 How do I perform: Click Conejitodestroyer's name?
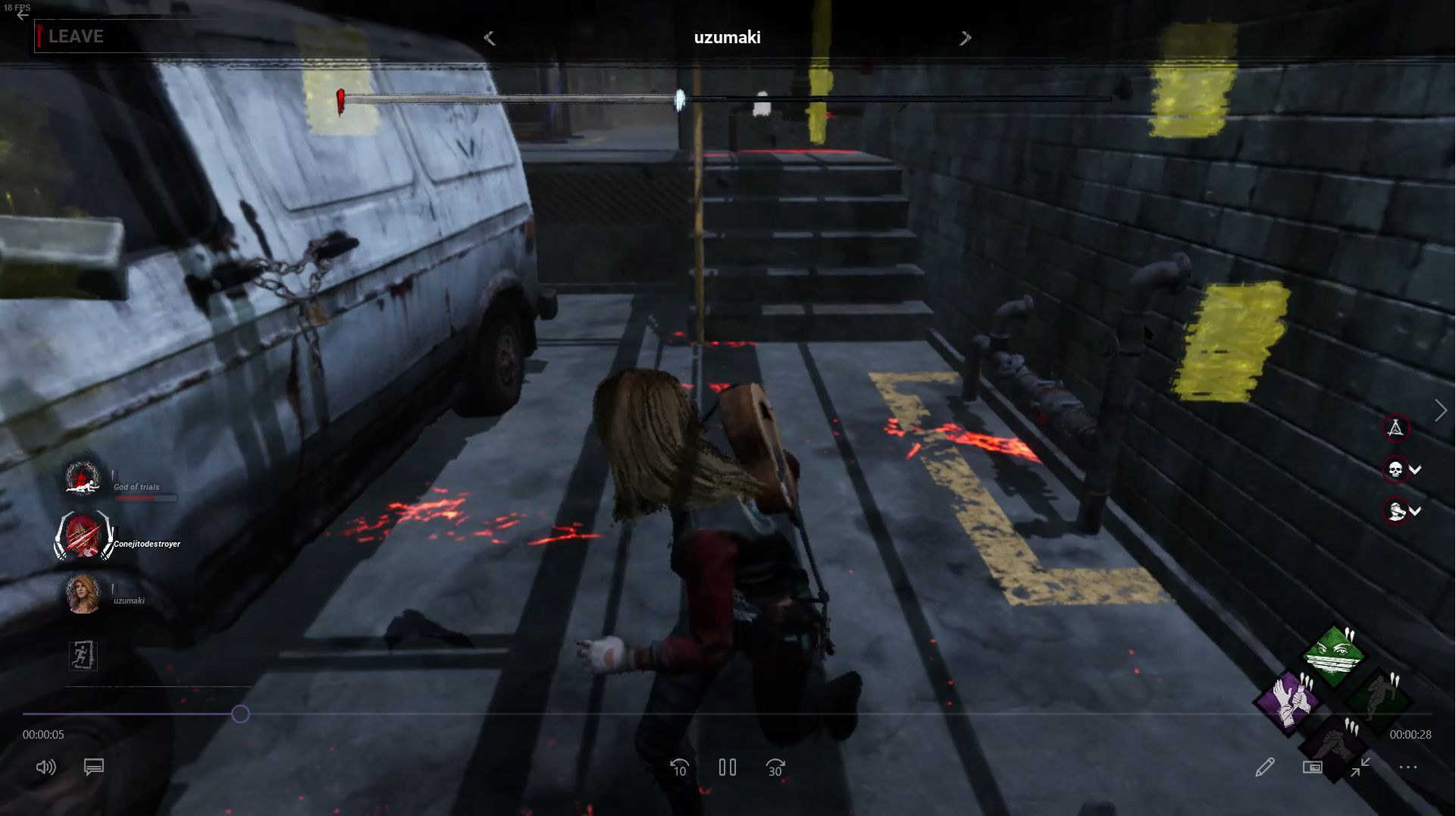pos(146,544)
